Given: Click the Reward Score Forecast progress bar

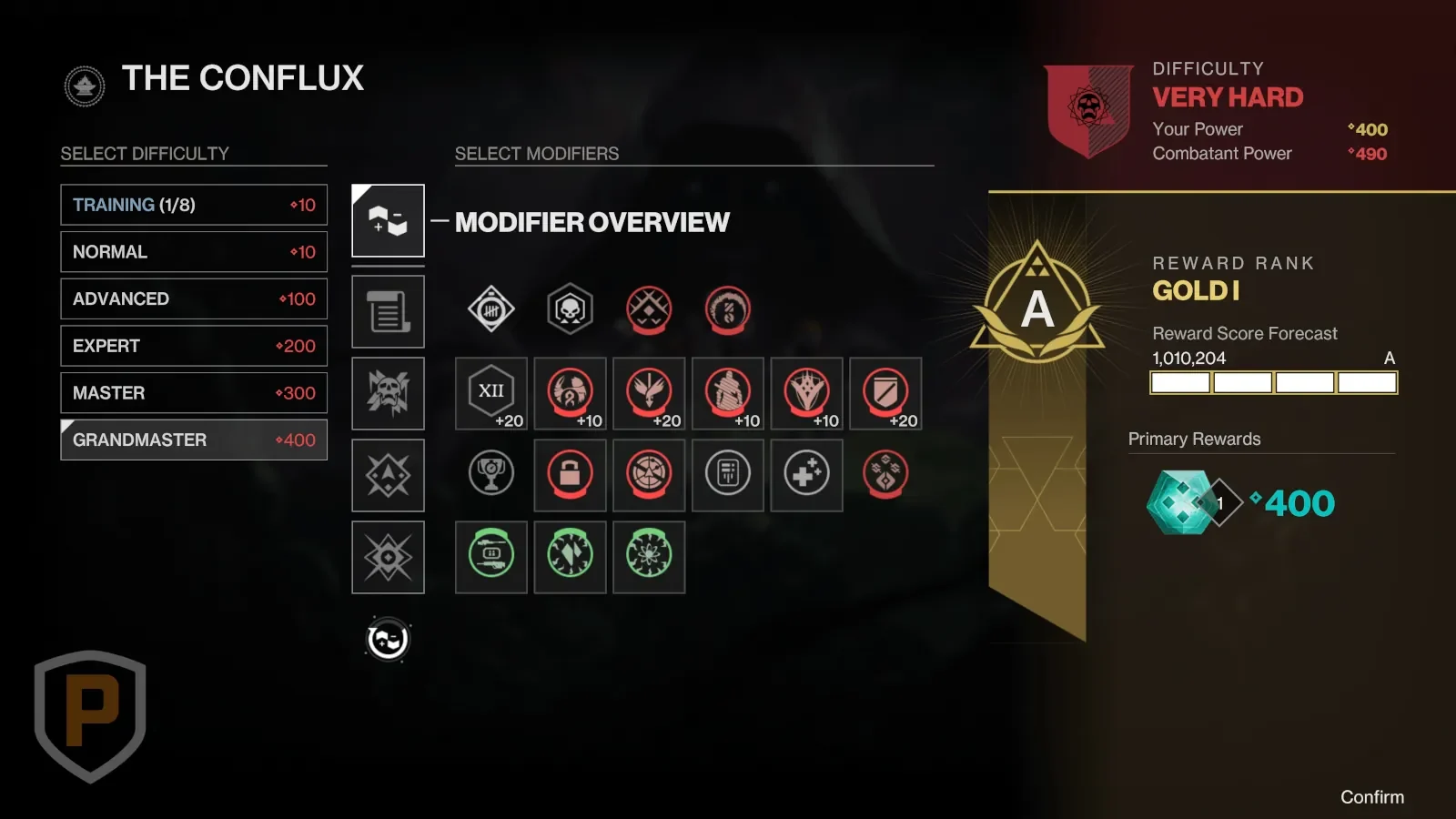Looking at the screenshot, I should point(1274,382).
